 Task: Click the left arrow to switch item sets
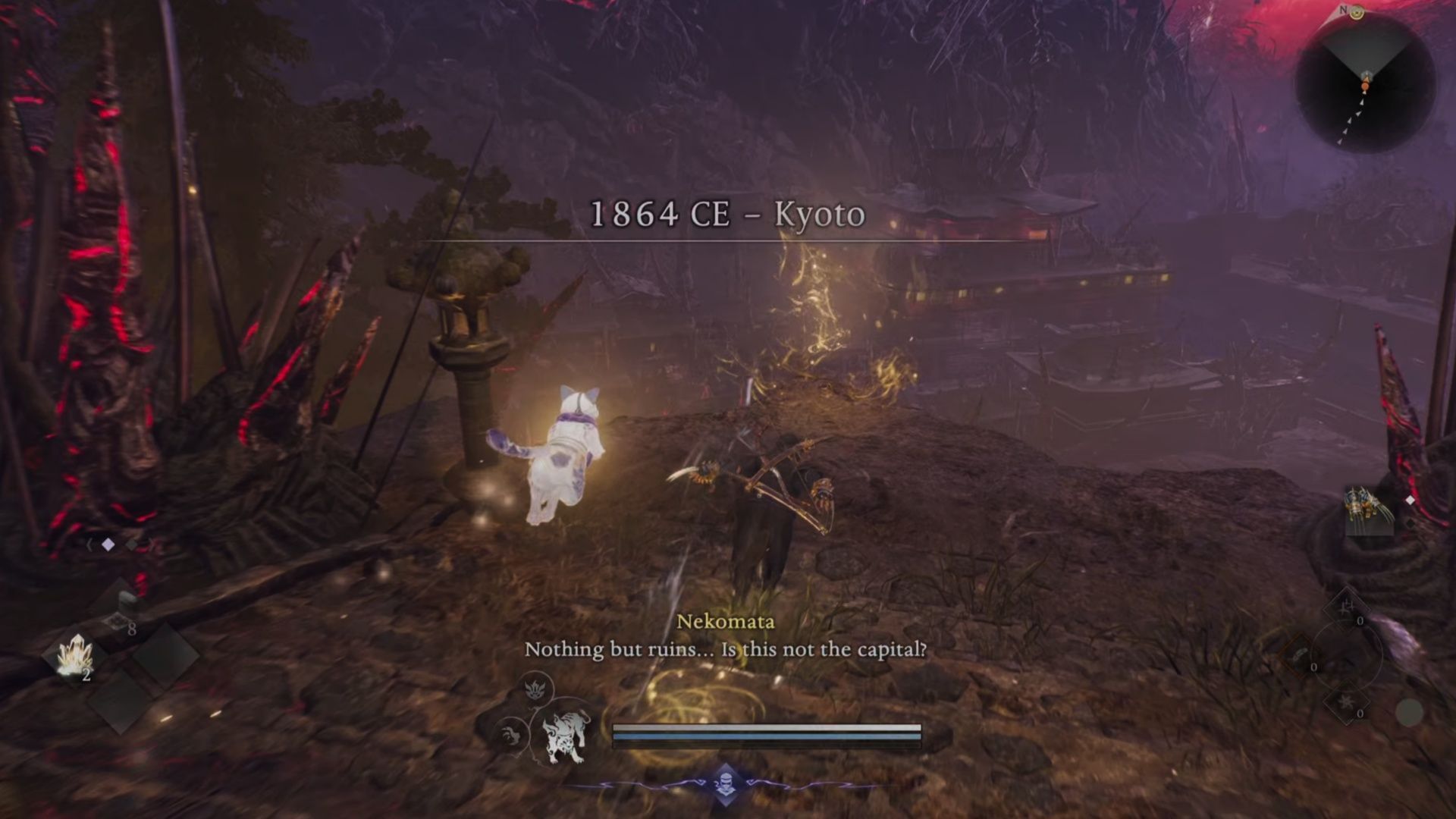click(x=89, y=543)
